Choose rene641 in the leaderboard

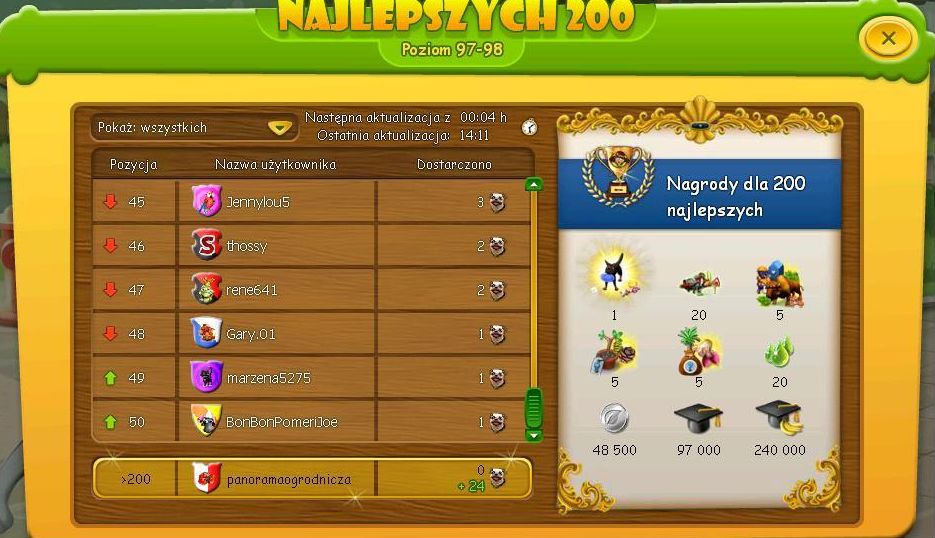click(312, 290)
